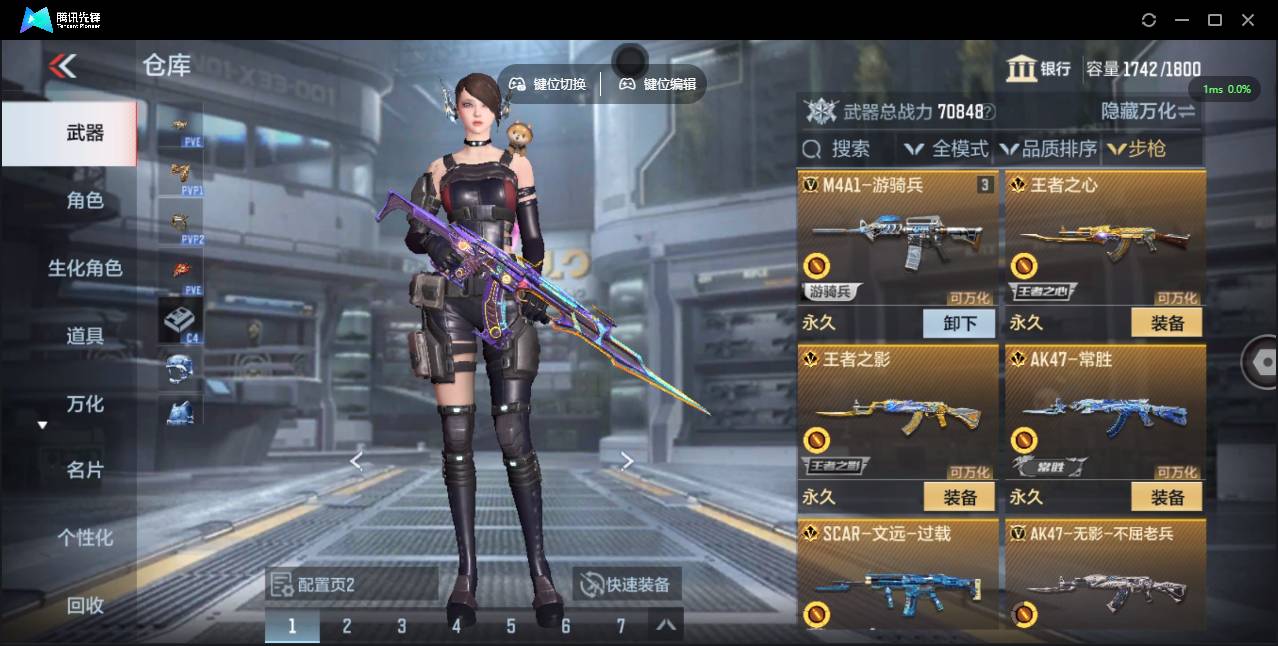
Task: Unequip M4A1-游骑兵 with 卸下 button
Action: (x=959, y=323)
